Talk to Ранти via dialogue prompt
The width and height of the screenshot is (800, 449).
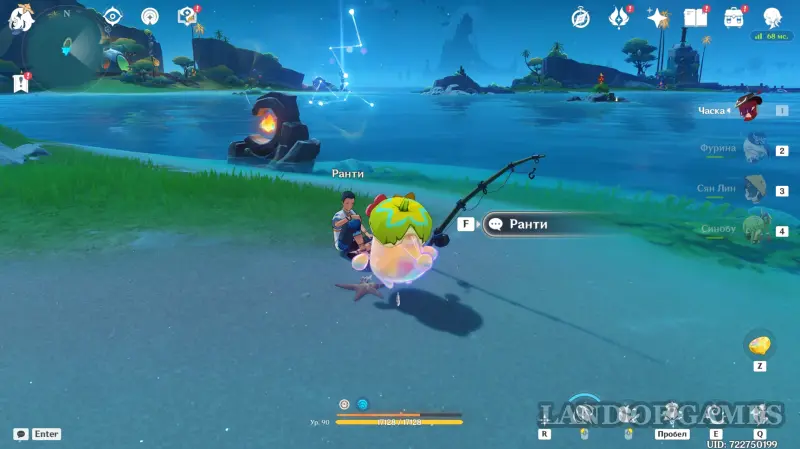tap(530, 225)
